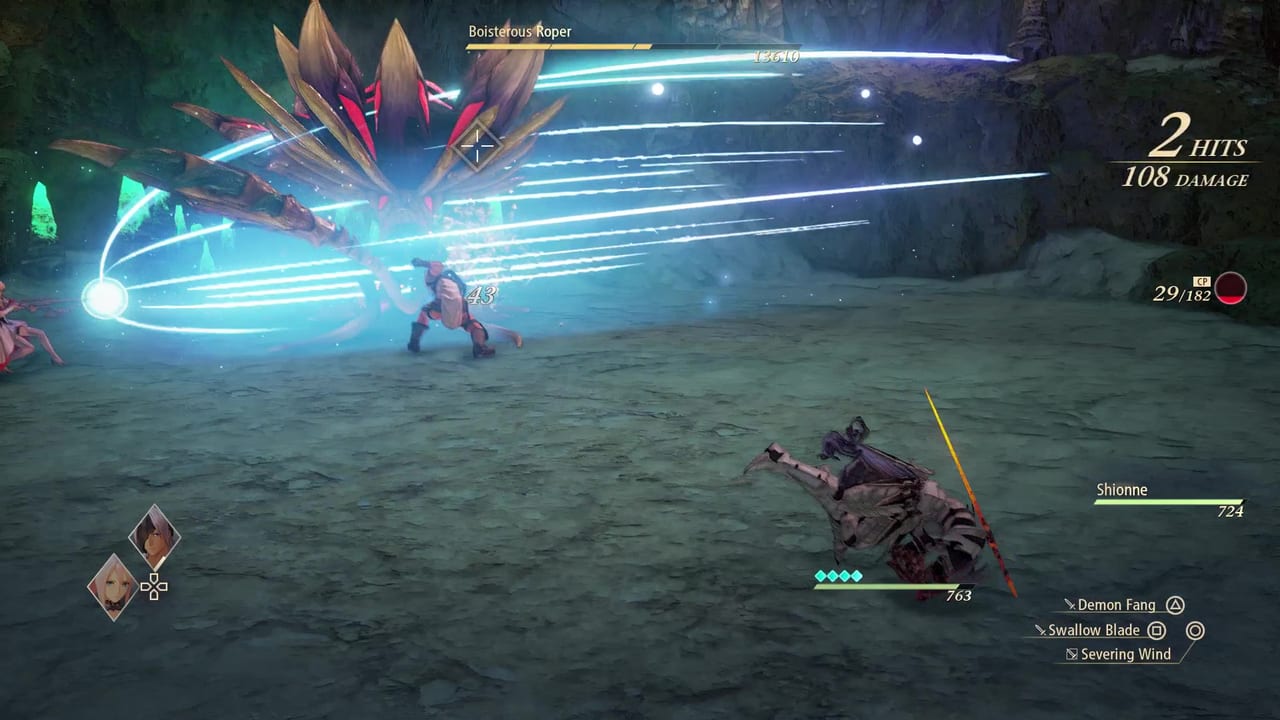Select the Swallow Blade sword arte icon
The width and height of the screenshot is (1280, 720).
(x=1043, y=630)
